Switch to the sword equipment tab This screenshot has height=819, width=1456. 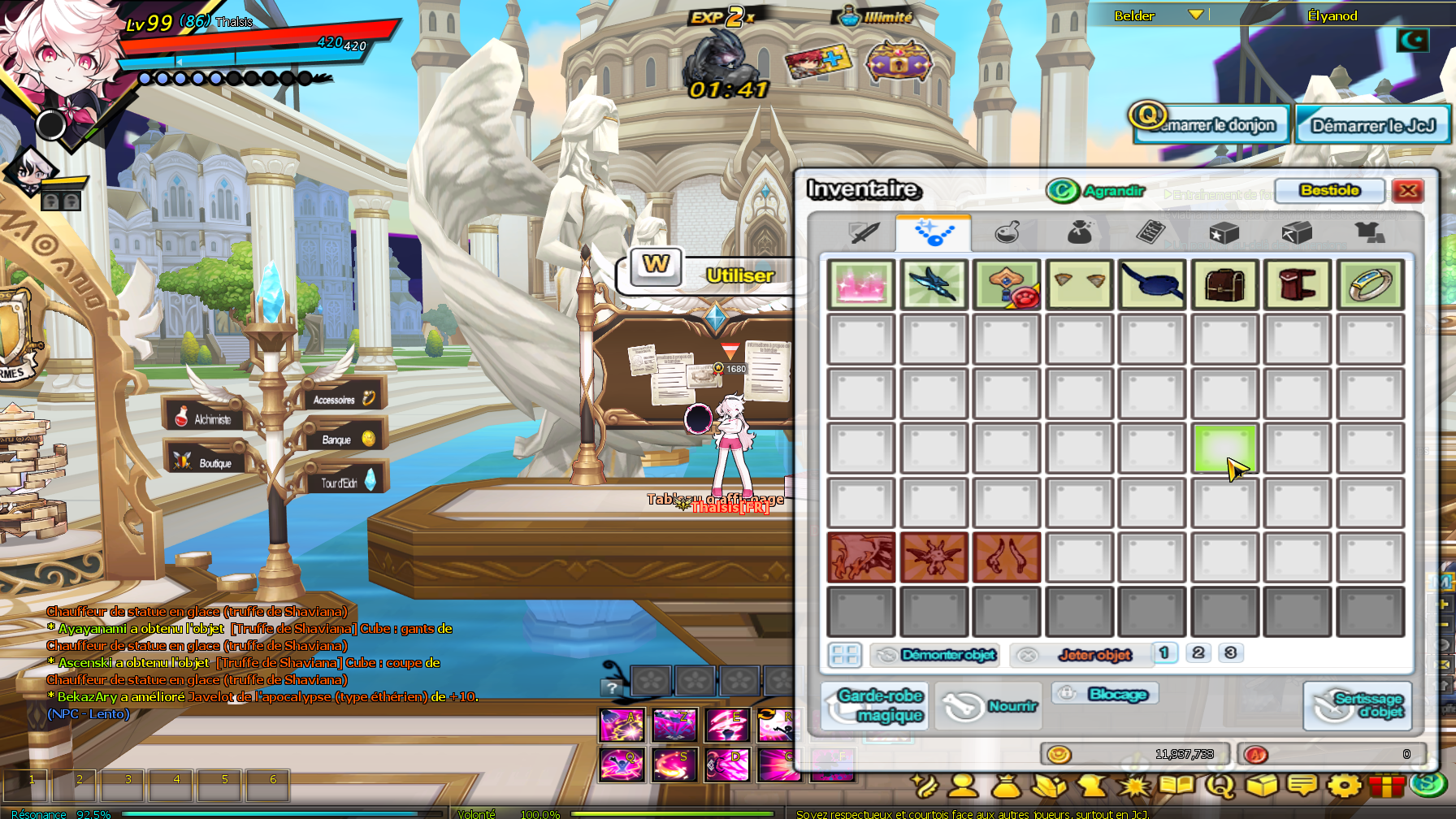point(863,234)
